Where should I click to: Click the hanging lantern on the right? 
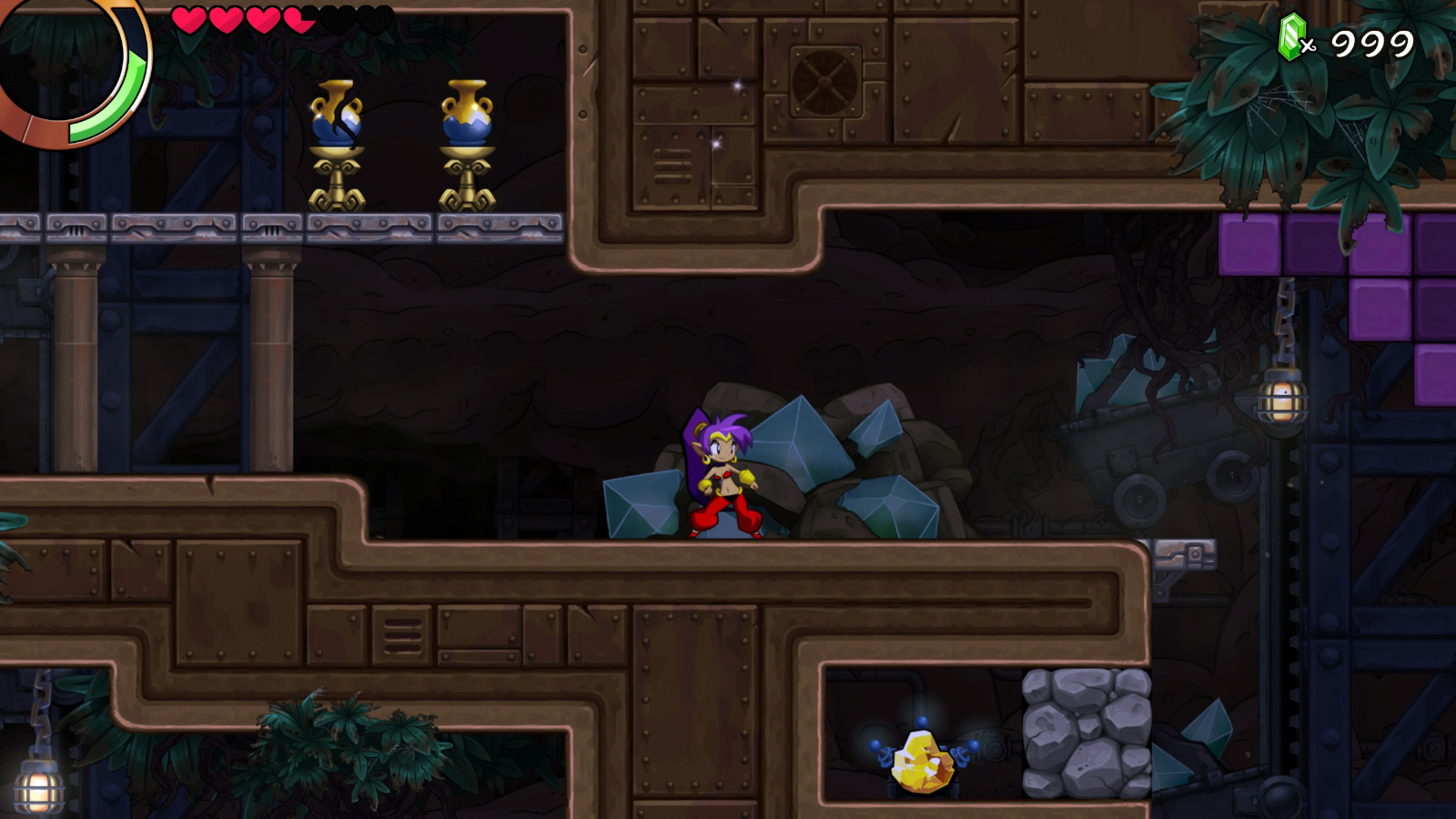pyautogui.click(x=1282, y=400)
